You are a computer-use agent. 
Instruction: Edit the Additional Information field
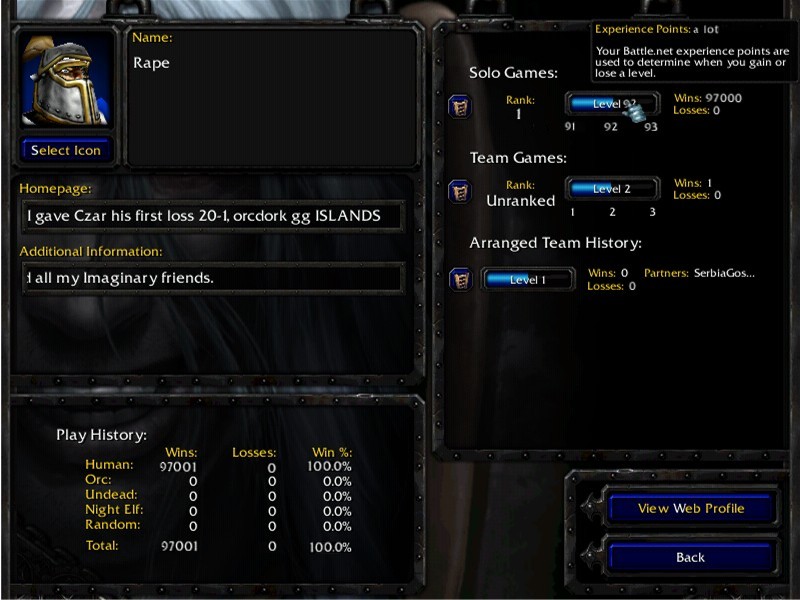211,278
